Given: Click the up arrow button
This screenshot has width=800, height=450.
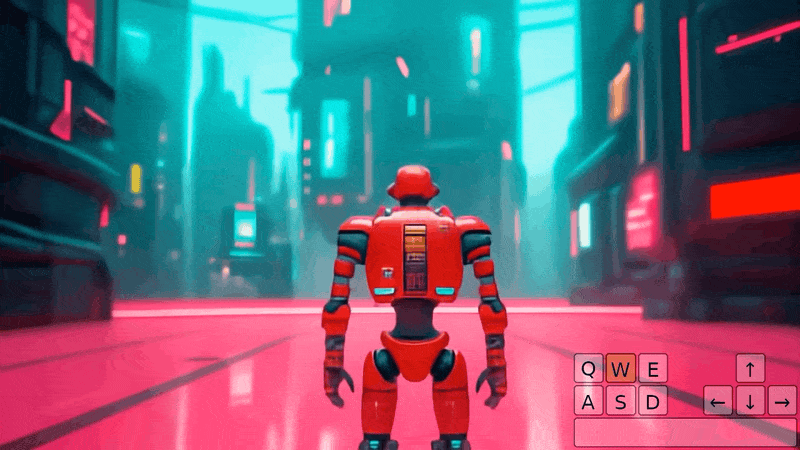Looking at the screenshot, I should pos(750,368).
